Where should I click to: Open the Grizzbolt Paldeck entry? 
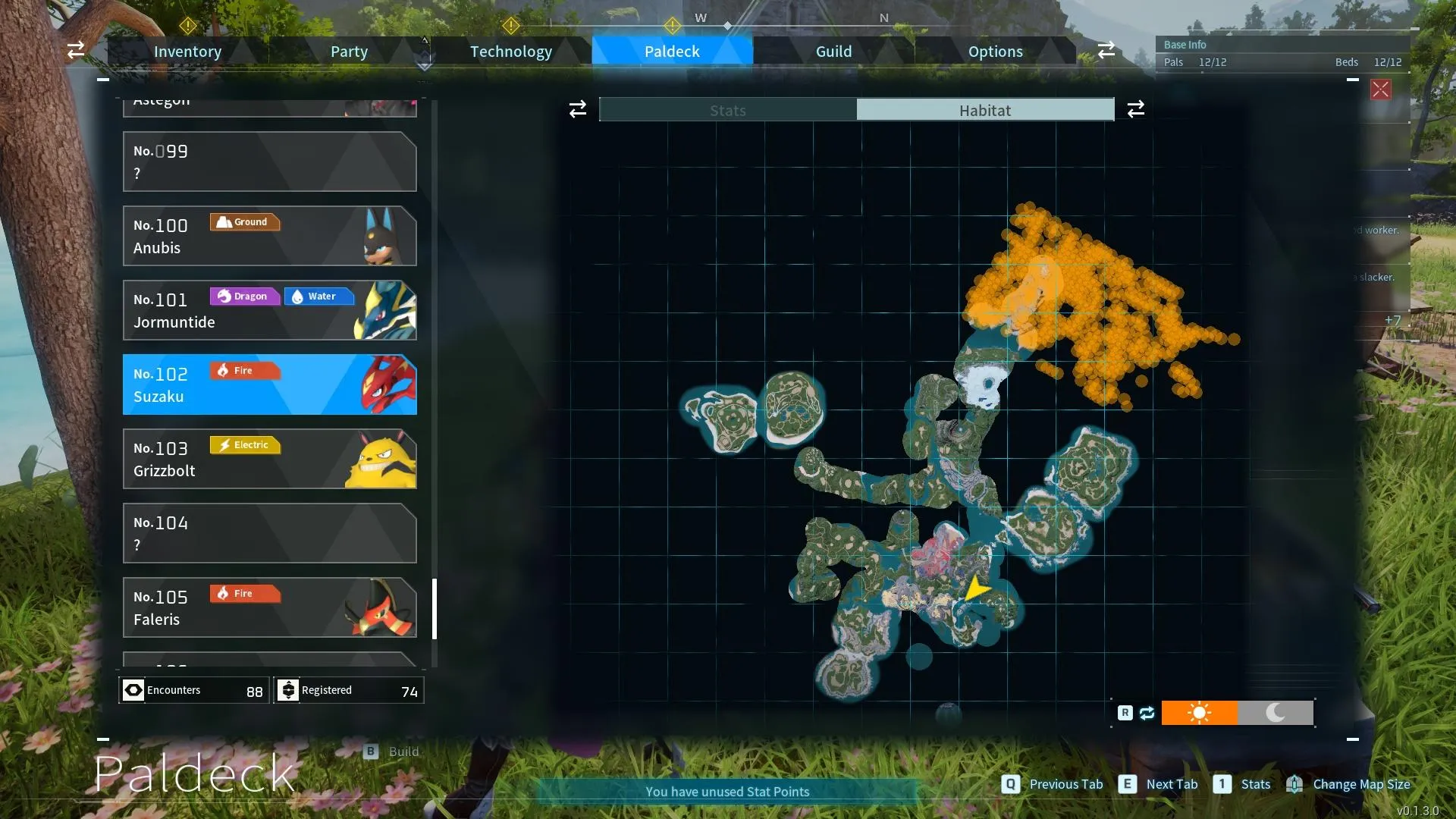(269, 459)
